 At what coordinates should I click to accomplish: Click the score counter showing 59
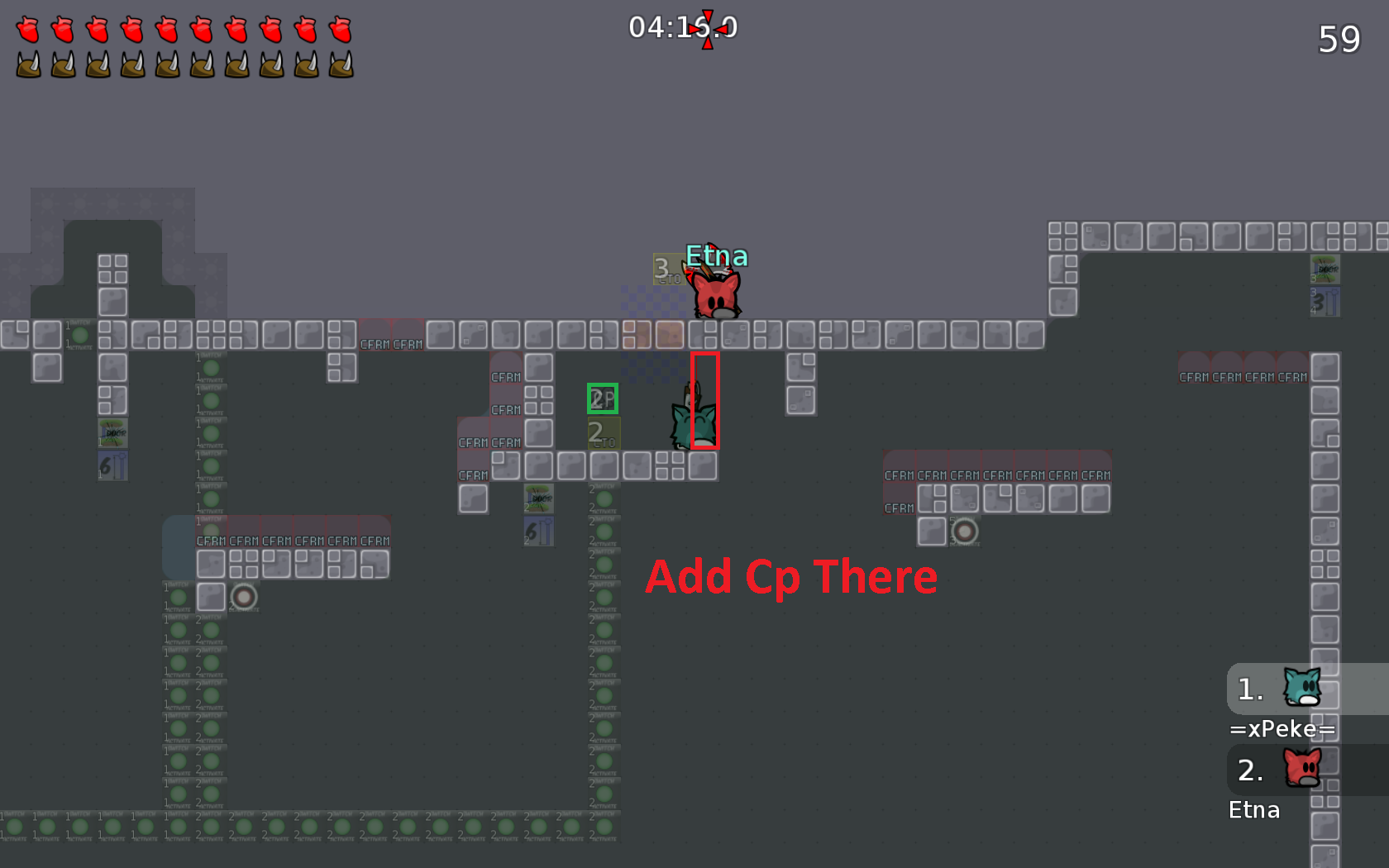pyautogui.click(x=1340, y=39)
